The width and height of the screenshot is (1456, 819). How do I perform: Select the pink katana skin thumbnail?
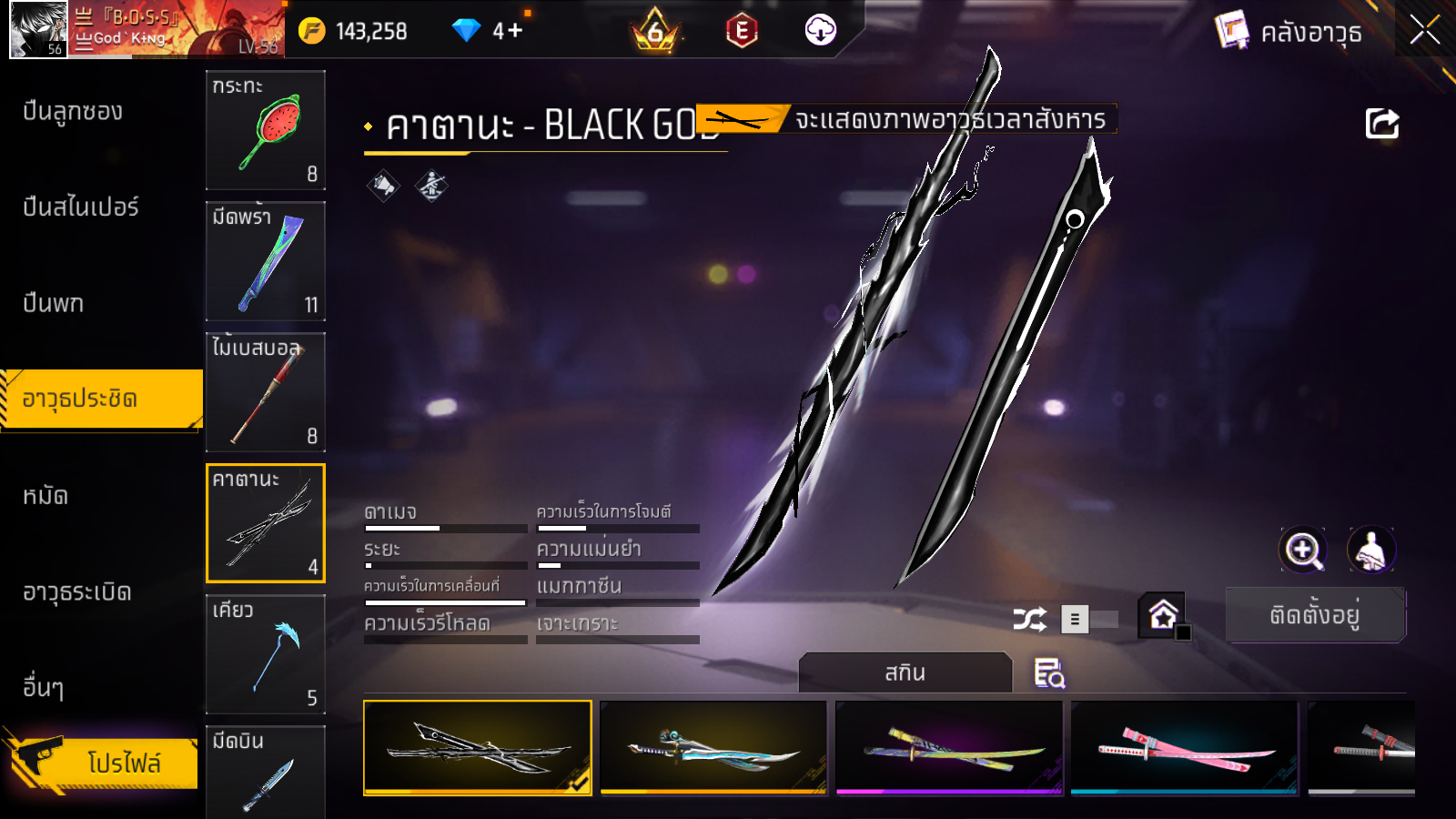point(1184,748)
